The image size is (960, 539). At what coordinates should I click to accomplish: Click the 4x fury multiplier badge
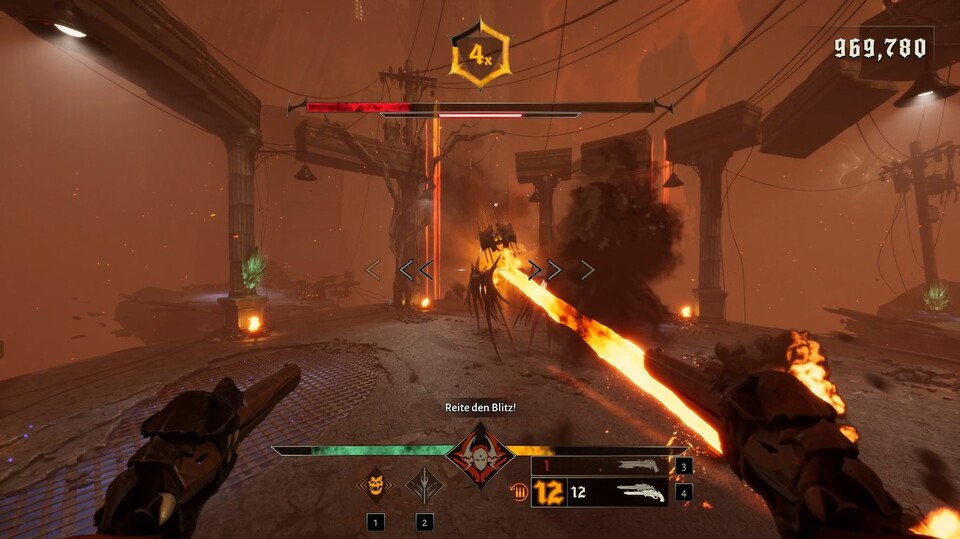[481, 54]
